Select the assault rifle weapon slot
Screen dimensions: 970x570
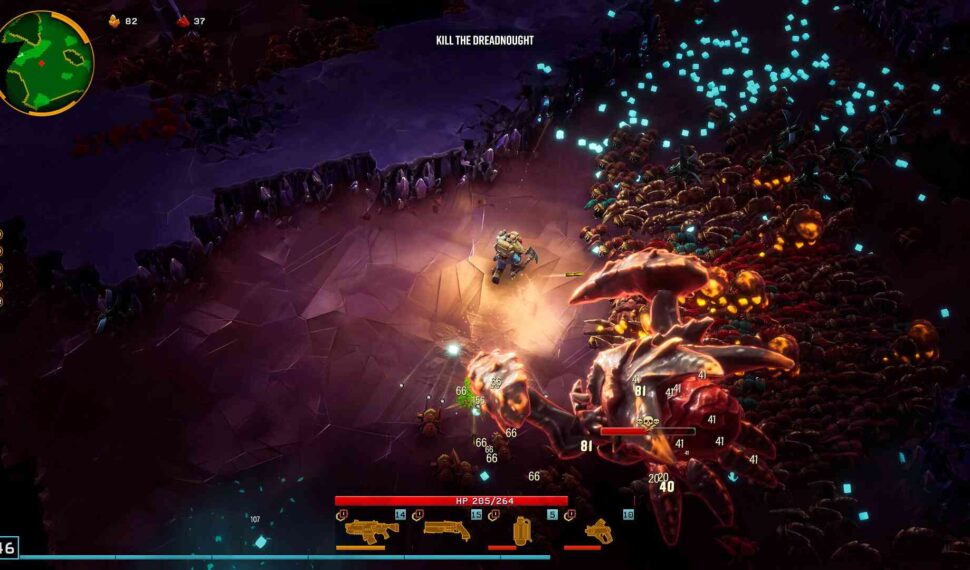371,530
